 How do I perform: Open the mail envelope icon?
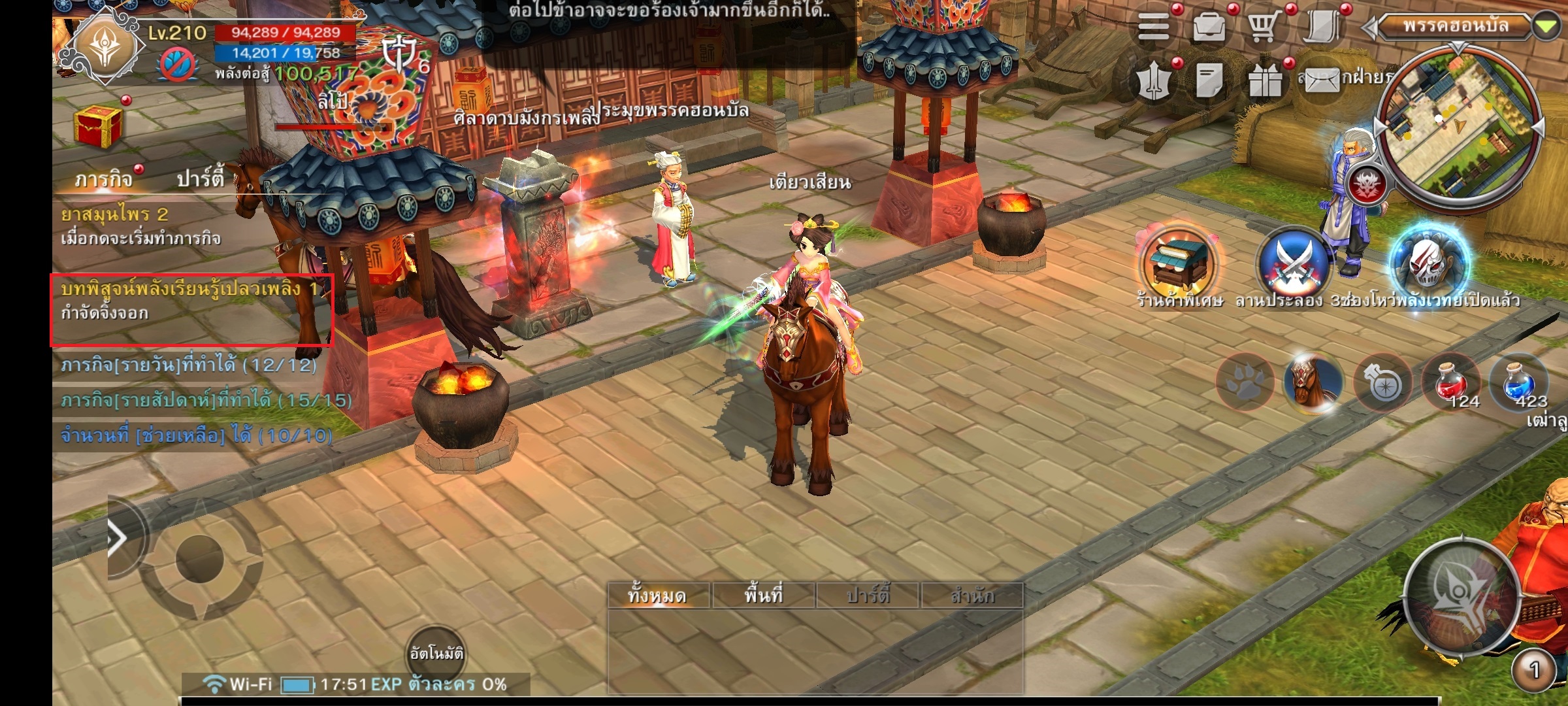point(1320,82)
